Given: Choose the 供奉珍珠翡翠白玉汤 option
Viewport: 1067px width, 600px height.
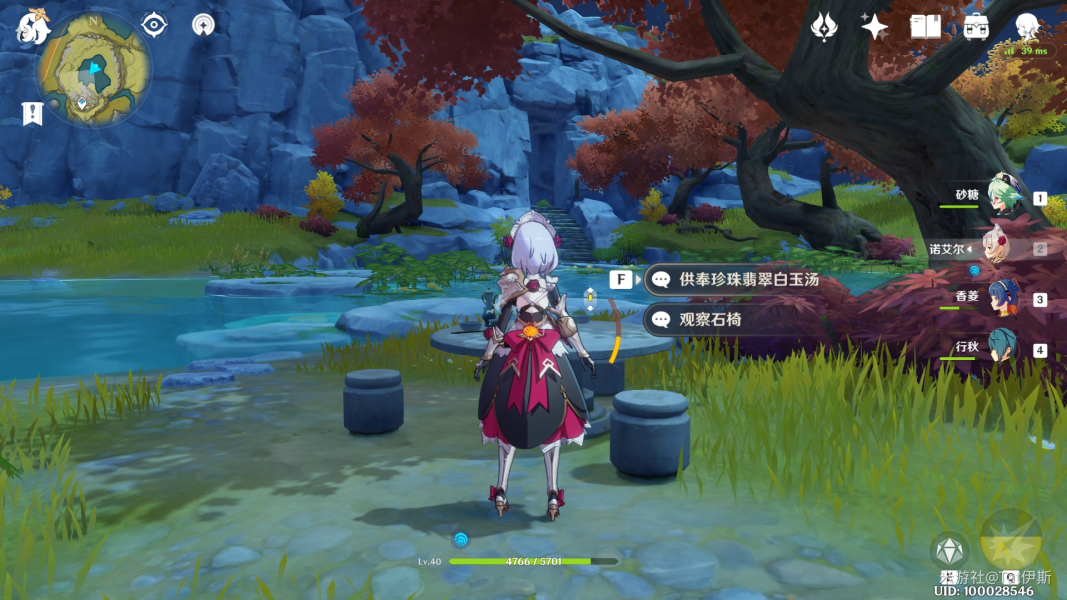Looking at the screenshot, I should pos(748,280).
